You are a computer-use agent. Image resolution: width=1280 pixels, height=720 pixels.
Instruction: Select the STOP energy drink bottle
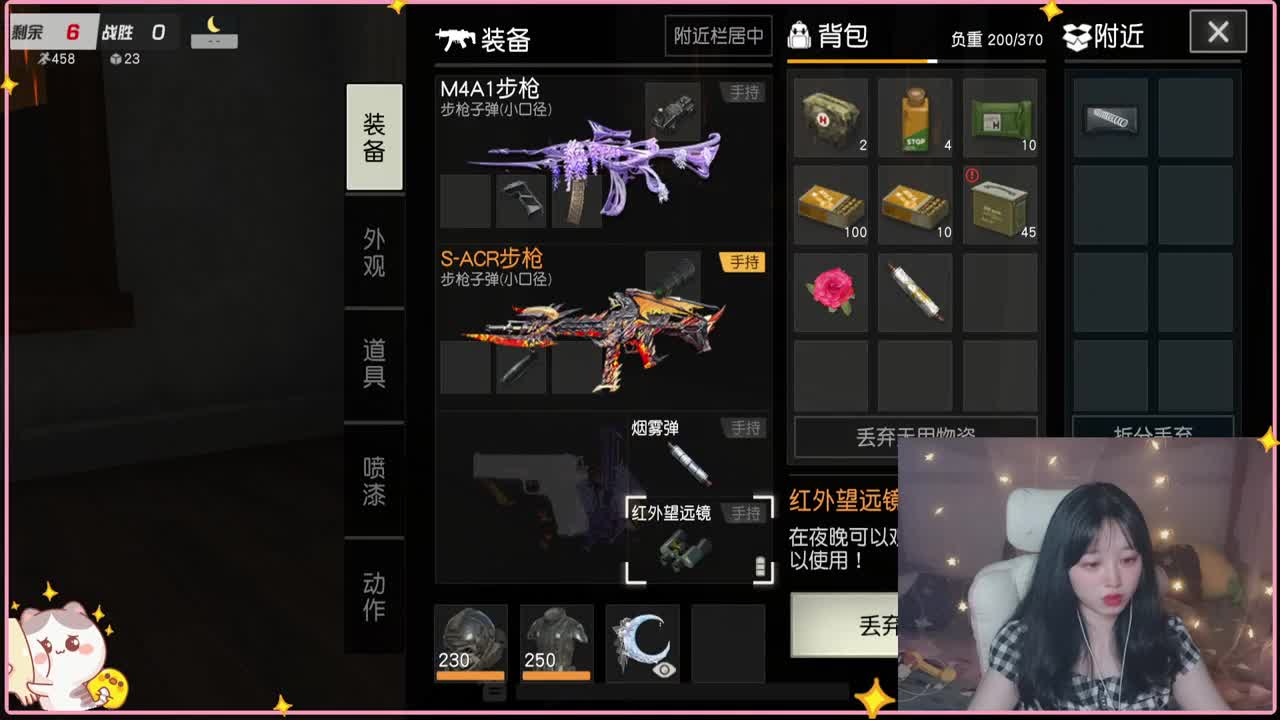915,115
